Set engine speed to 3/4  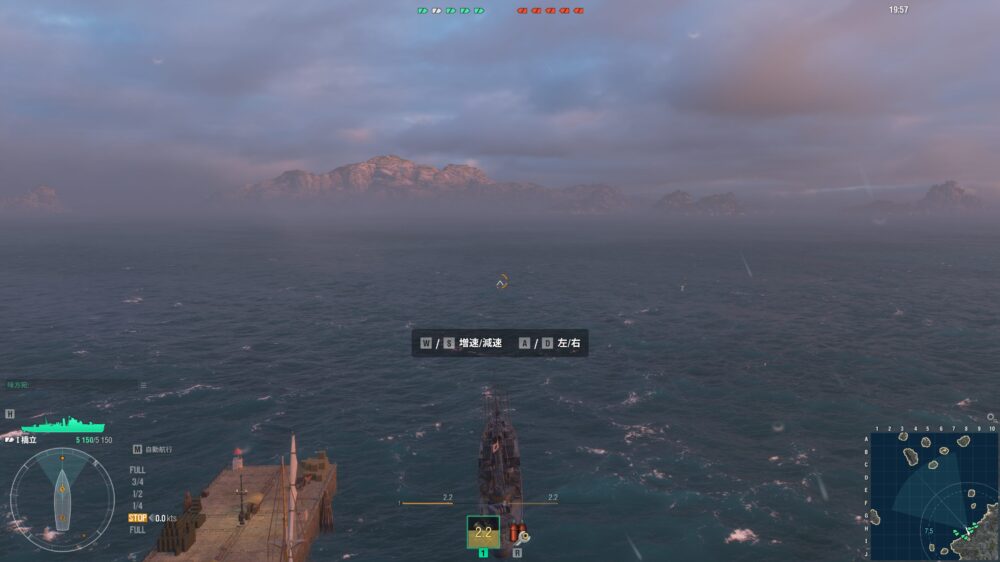pyautogui.click(x=137, y=481)
